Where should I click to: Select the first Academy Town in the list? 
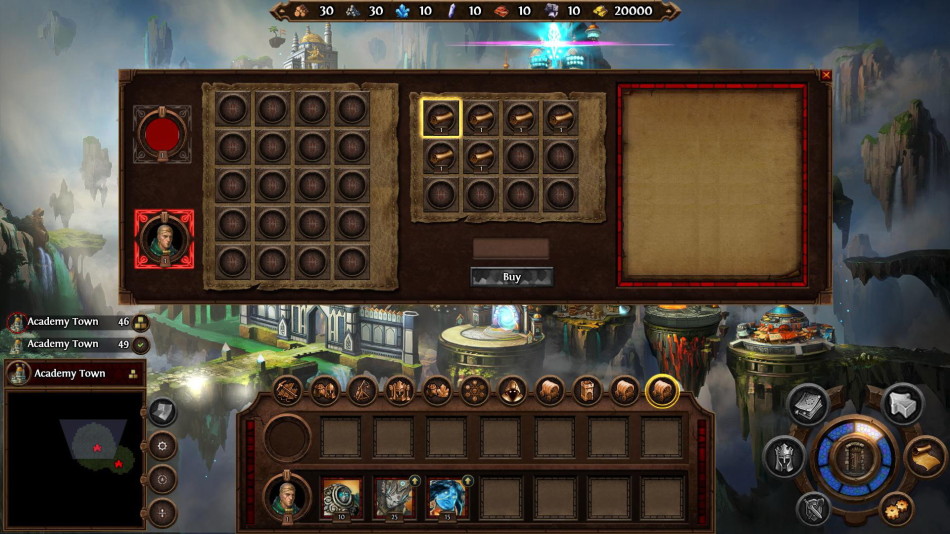pos(65,322)
